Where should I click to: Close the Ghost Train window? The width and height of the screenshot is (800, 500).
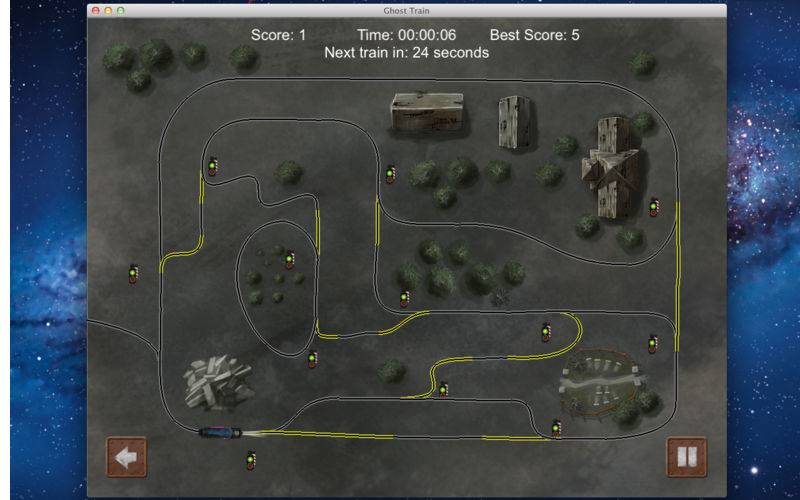coord(96,10)
